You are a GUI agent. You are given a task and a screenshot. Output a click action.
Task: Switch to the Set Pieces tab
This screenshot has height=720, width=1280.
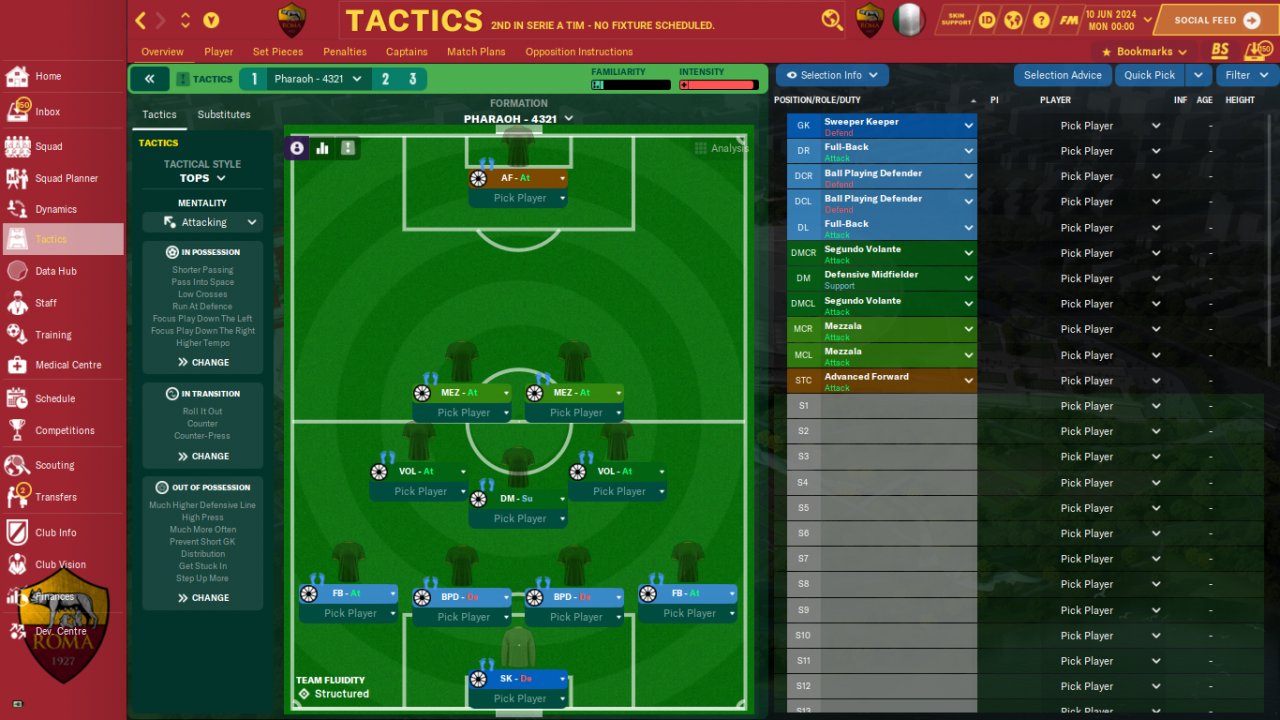pyautogui.click(x=278, y=52)
